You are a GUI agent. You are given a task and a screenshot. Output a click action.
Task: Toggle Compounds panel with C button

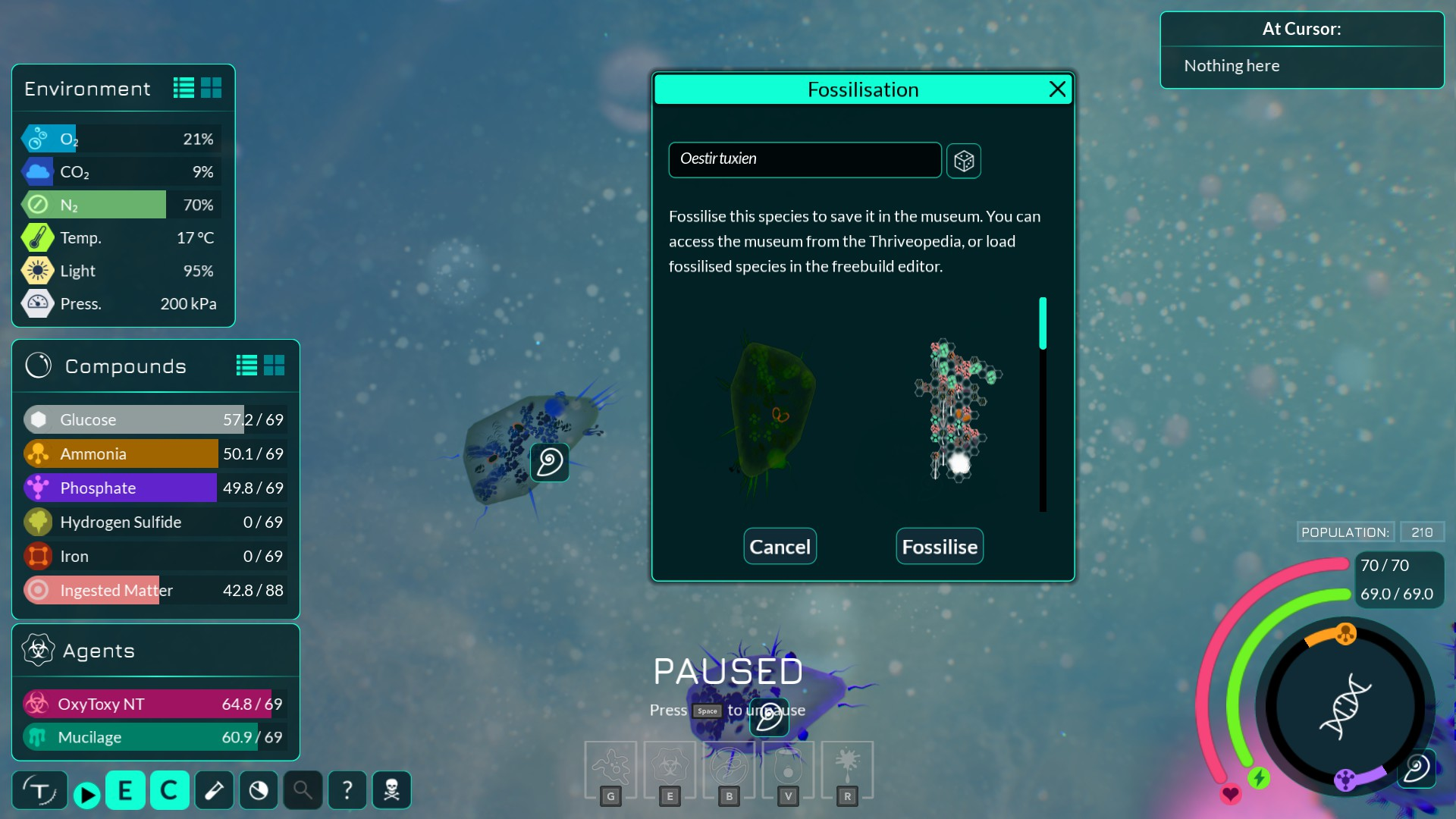pyautogui.click(x=169, y=791)
